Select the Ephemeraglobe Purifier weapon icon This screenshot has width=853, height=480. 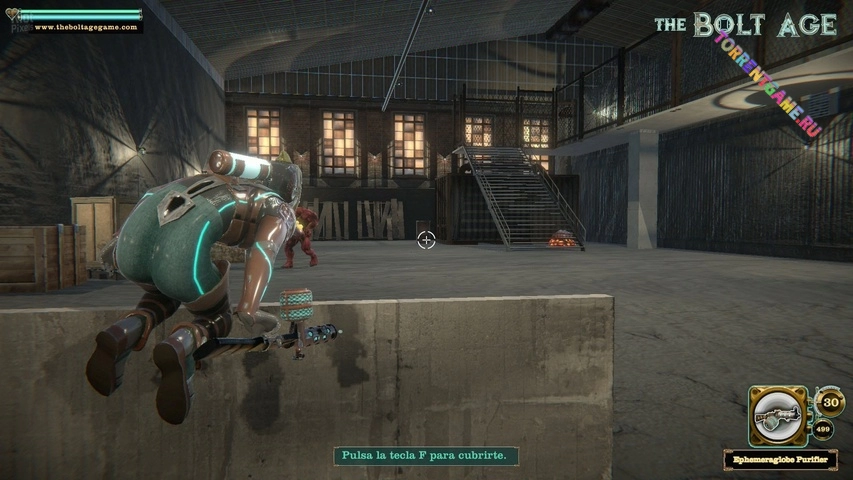click(x=779, y=414)
